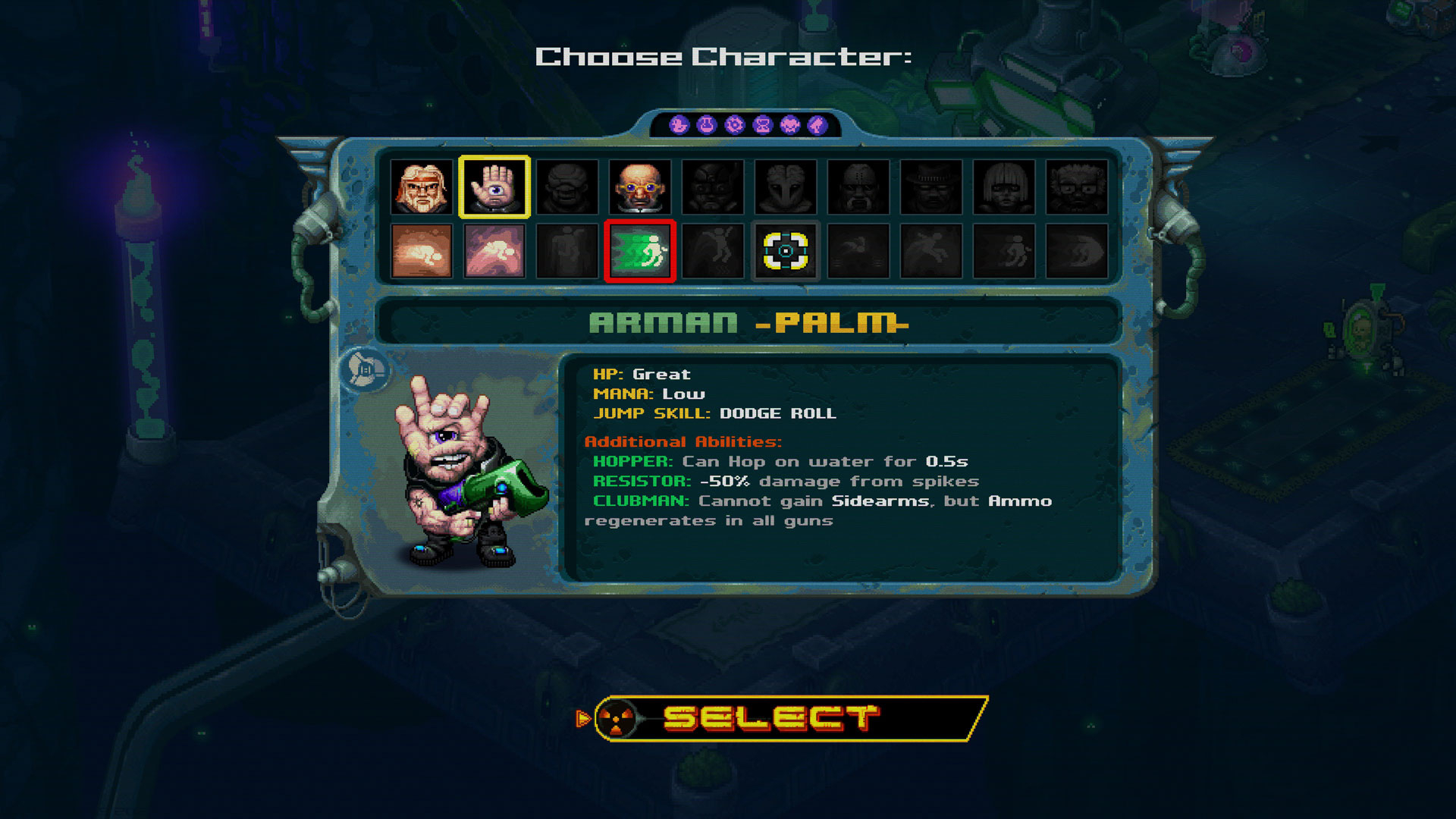
Task: Click the locked bob-haircut character portrait
Action: 1004,187
